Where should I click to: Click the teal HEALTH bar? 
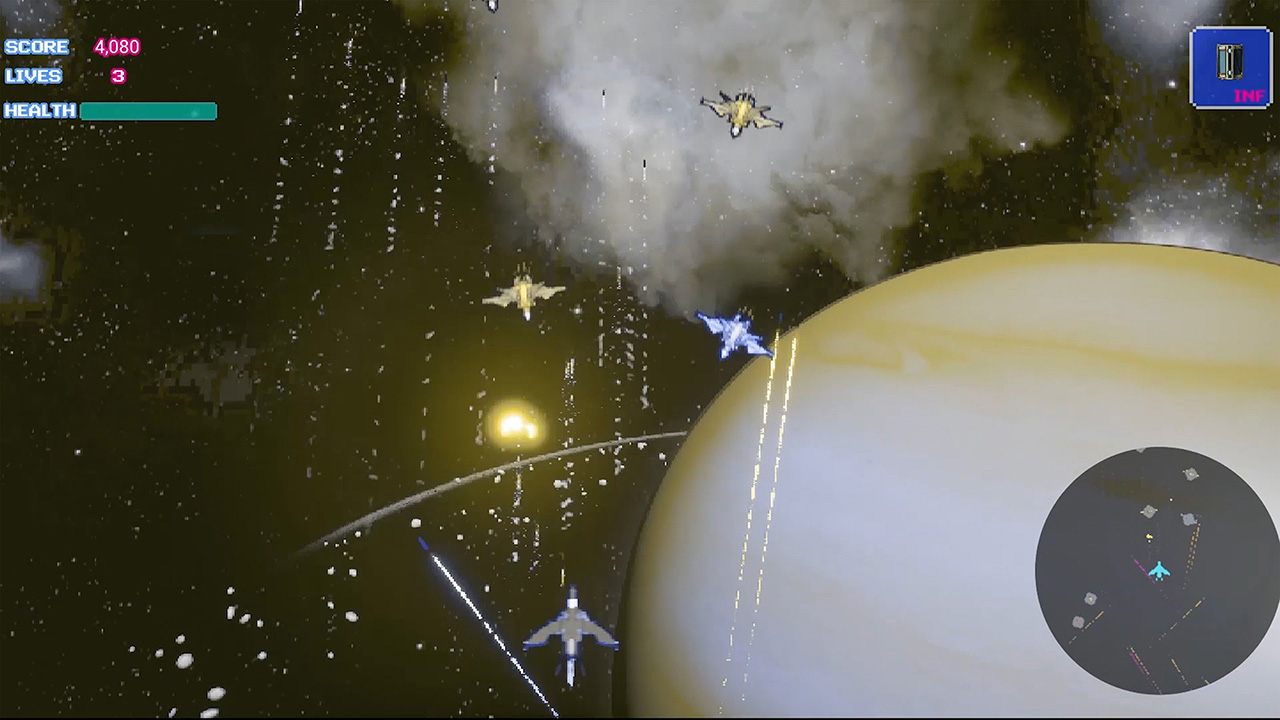(x=147, y=111)
